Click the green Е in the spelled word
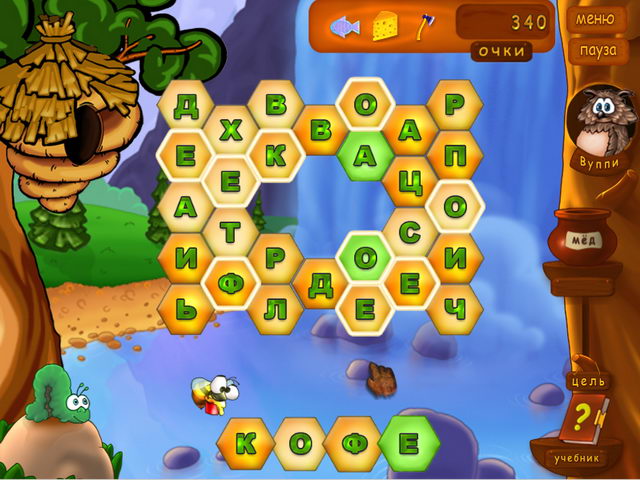640x480 pixels. 409,443
